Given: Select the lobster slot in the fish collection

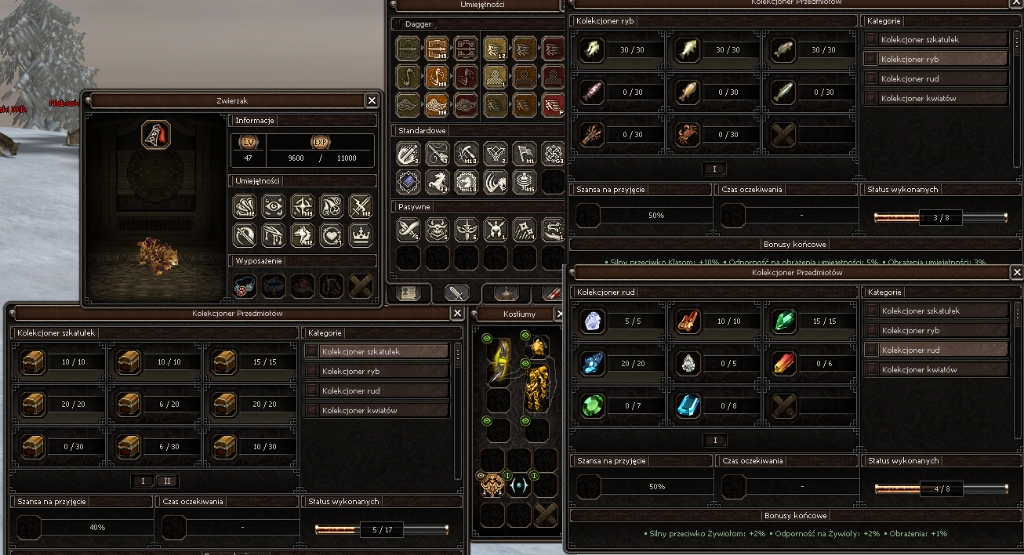Looking at the screenshot, I should pyautogui.click(x=592, y=133).
